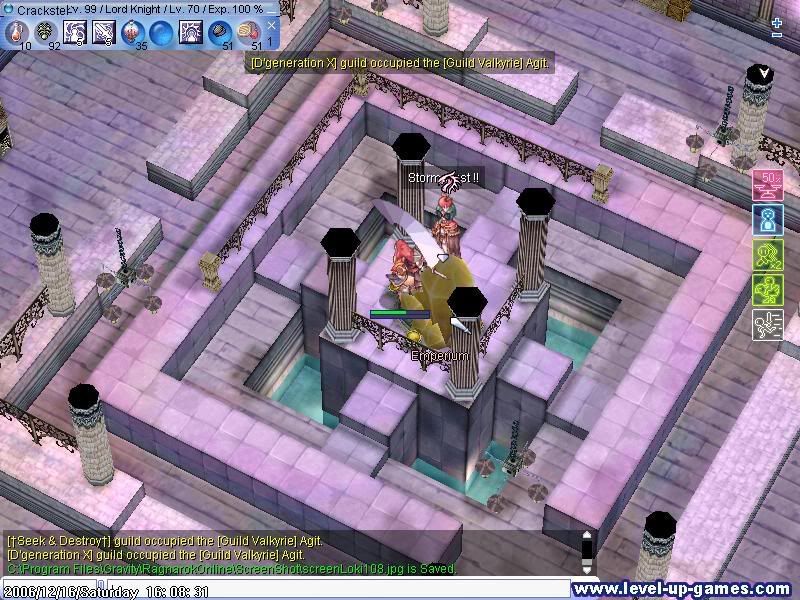Viewport: 800px width, 600px height.
Task: Activate the plain blue orb hotbar slot
Action: coord(161,32)
